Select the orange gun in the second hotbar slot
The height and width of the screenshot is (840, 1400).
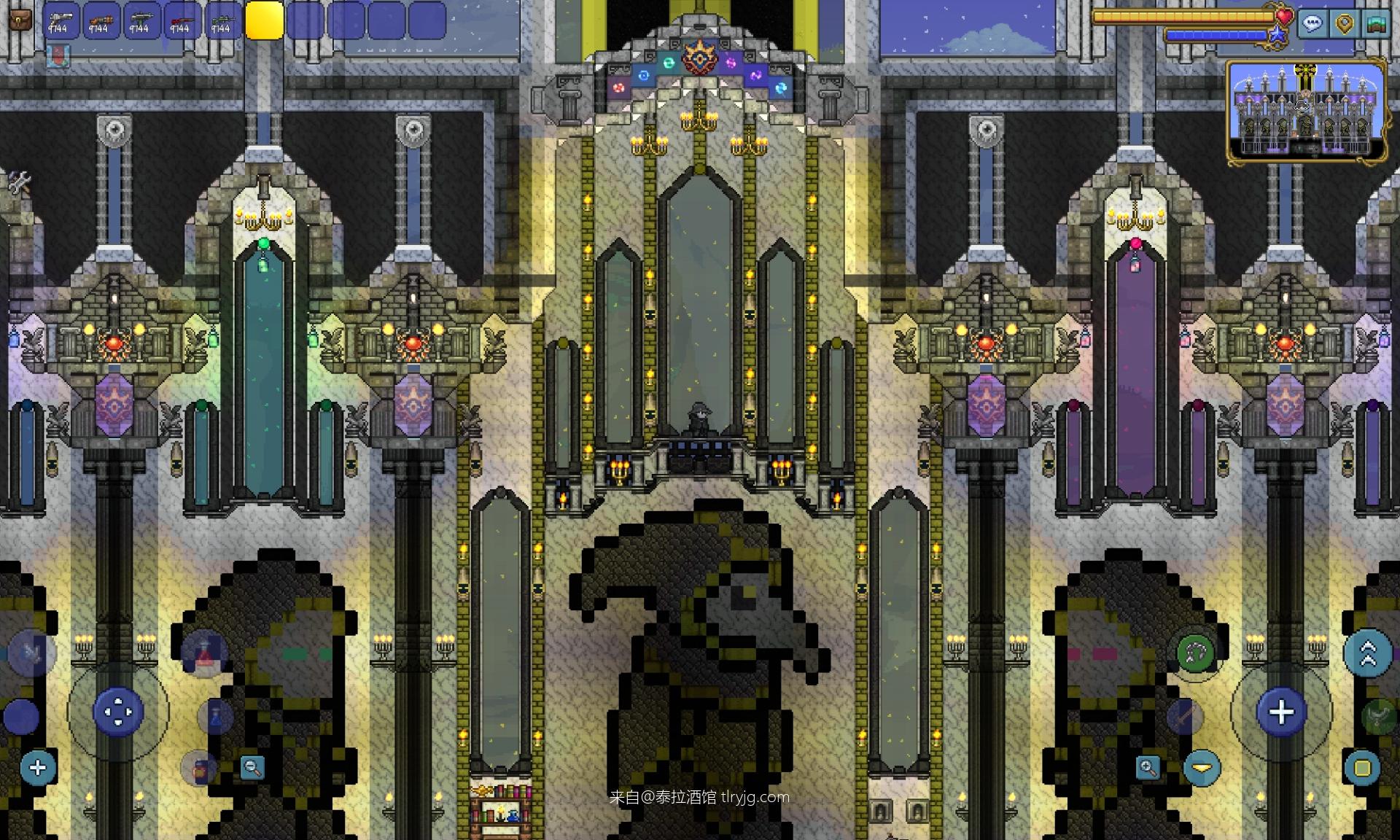tap(101, 20)
